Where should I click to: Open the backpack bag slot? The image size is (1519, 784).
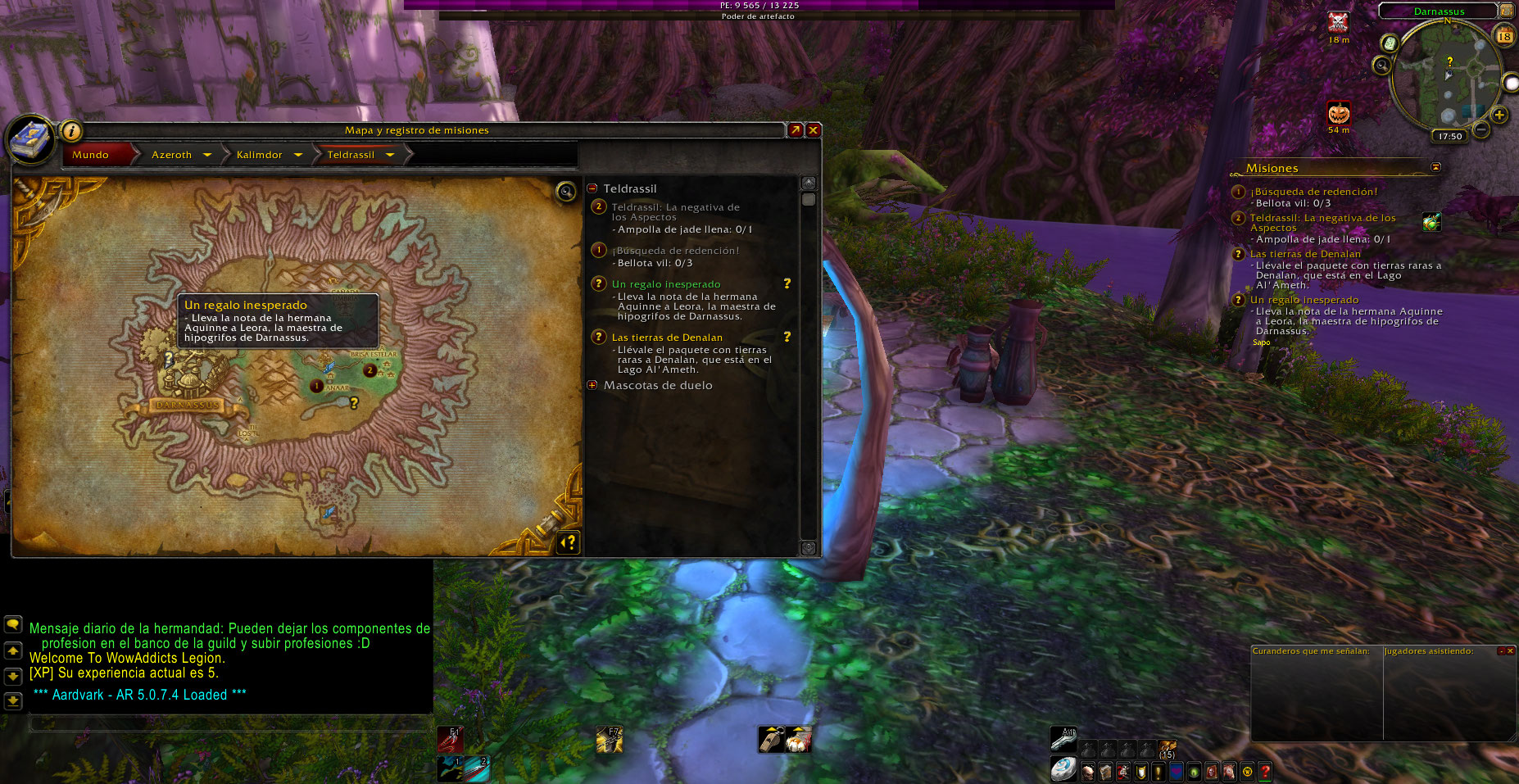click(1168, 749)
